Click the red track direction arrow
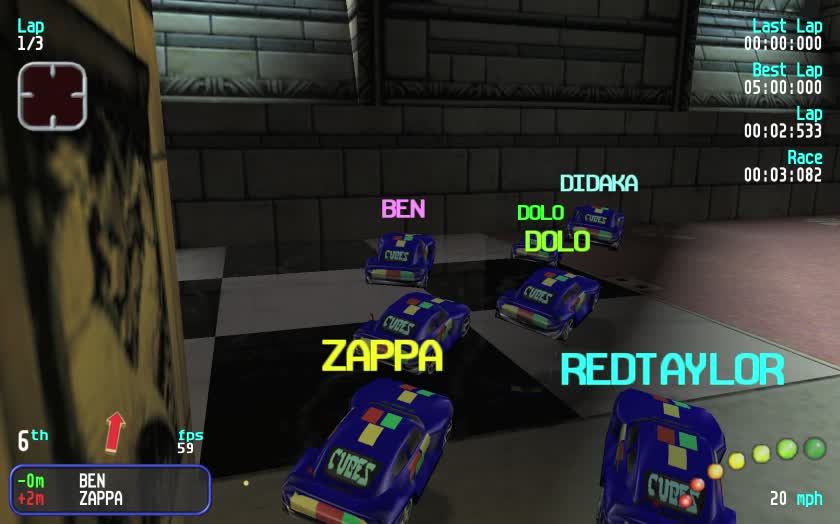 [x=116, y=432]
